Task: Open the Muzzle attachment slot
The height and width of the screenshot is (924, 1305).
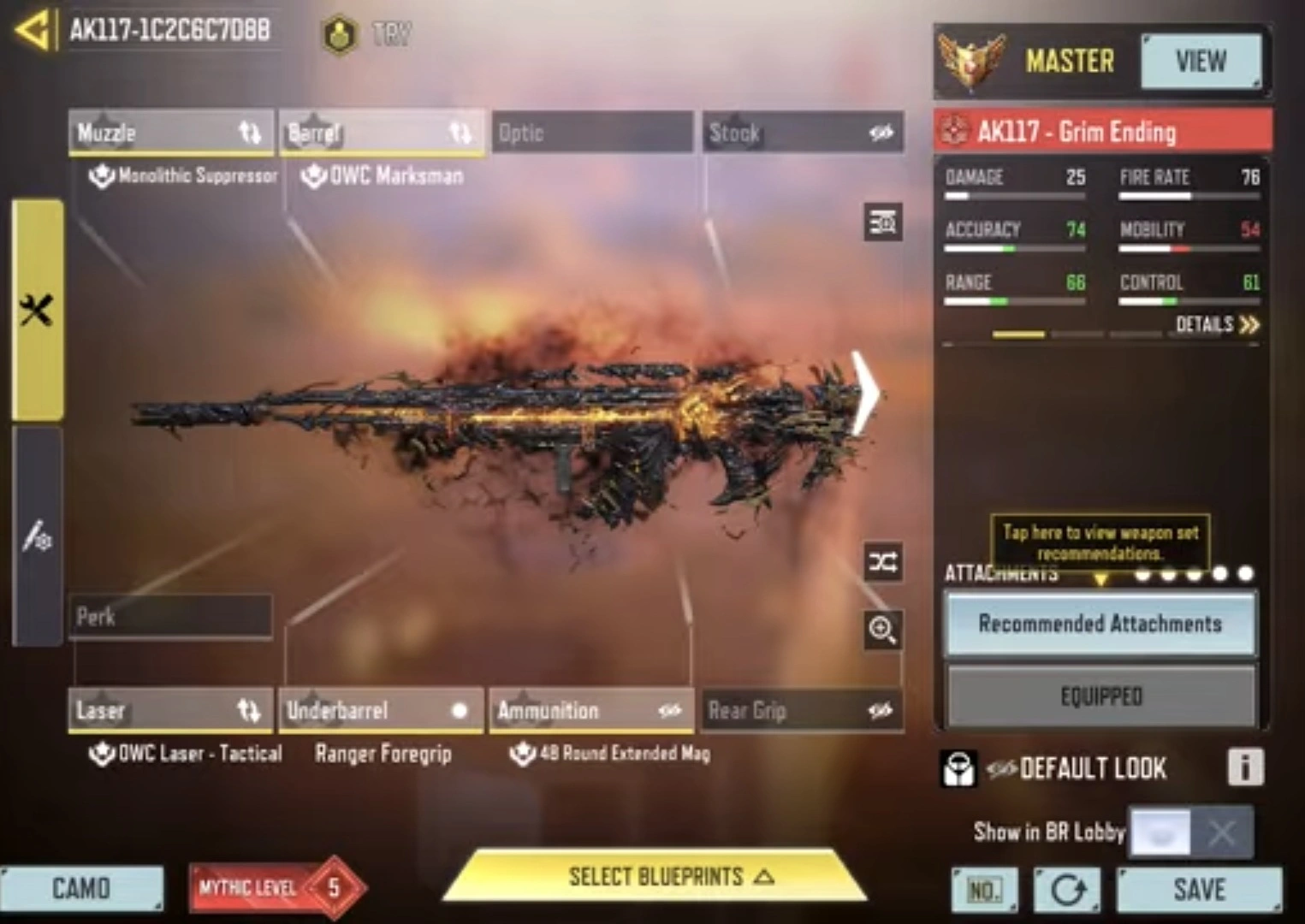Action: (170, 133)
